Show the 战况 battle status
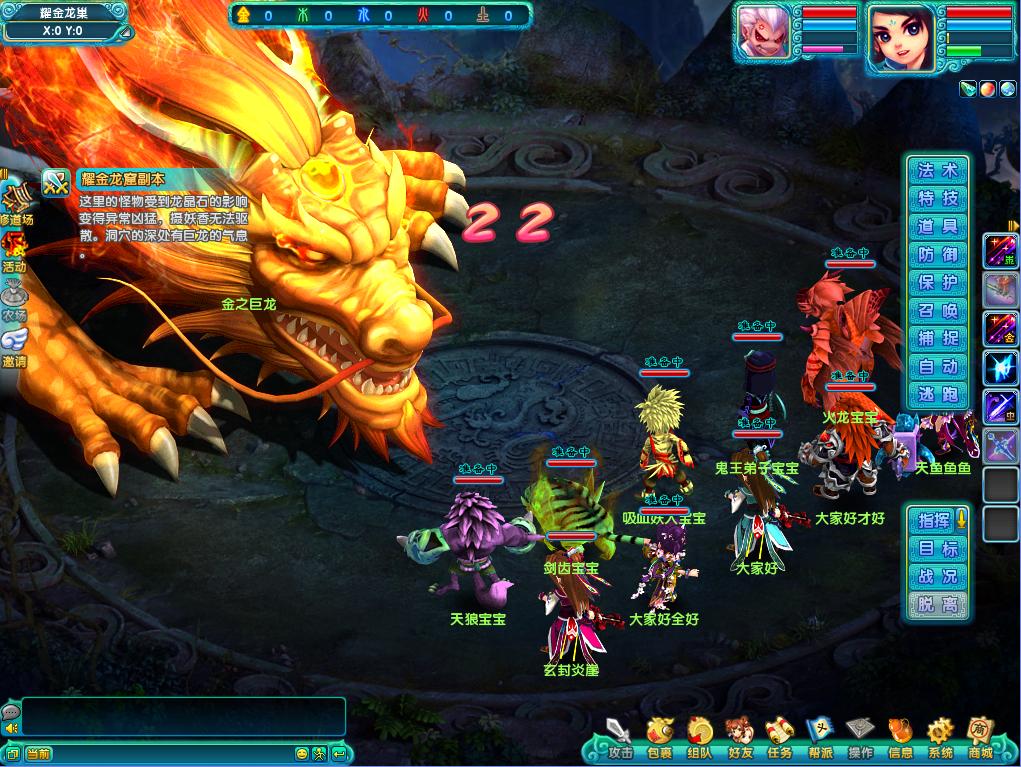 [x=937, y=576]
